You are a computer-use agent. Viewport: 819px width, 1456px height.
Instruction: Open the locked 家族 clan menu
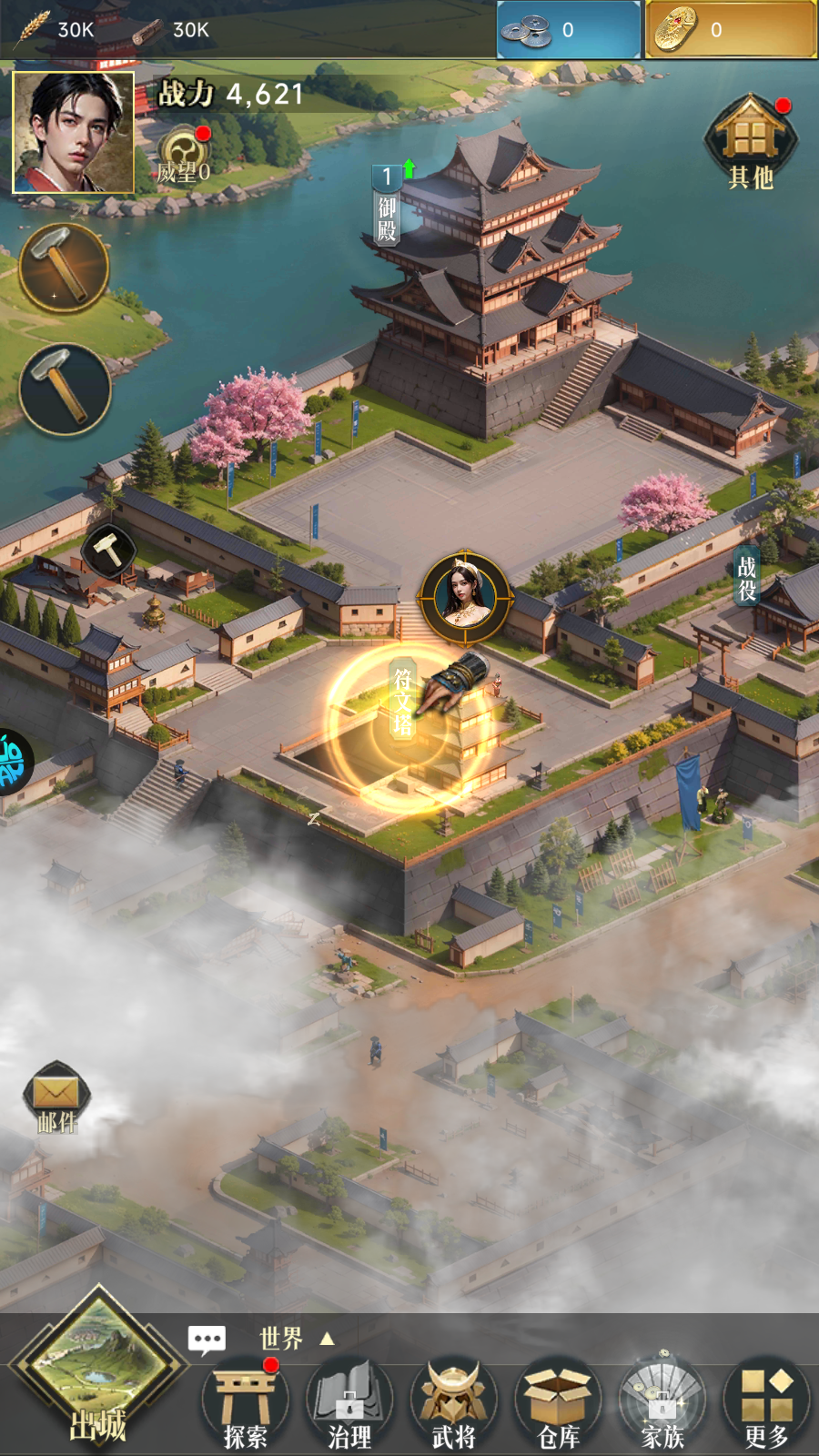click(662, 1406)
